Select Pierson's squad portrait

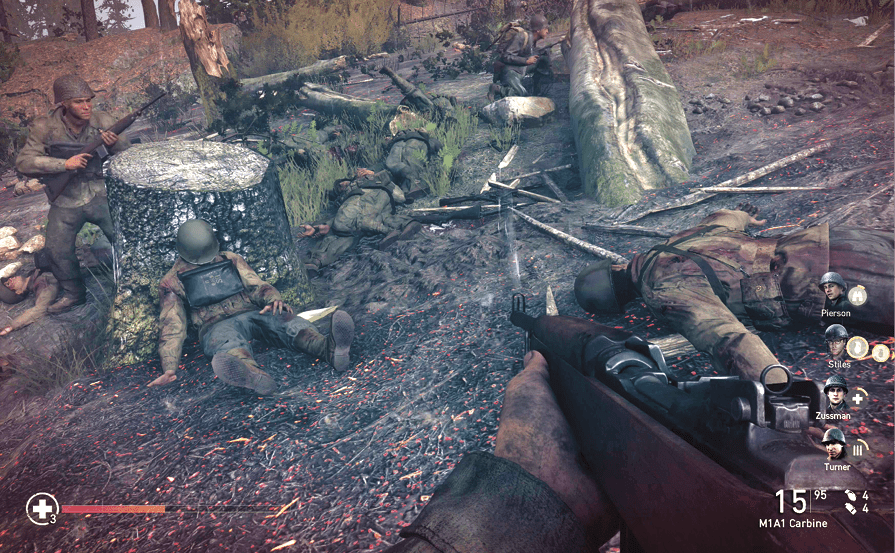coord(832,288)
